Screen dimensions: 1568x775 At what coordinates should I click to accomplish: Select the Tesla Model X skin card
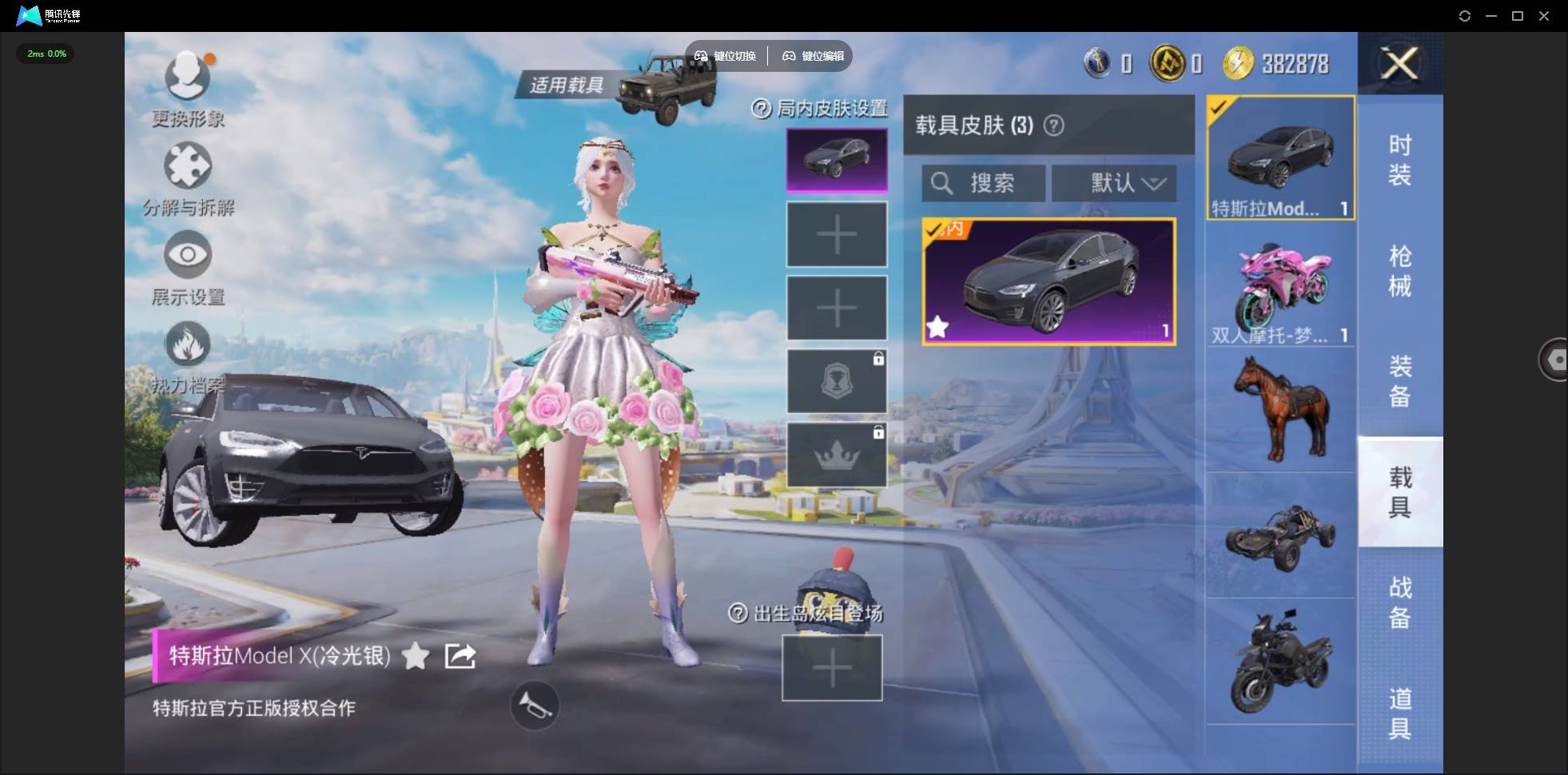[1049, 281]
